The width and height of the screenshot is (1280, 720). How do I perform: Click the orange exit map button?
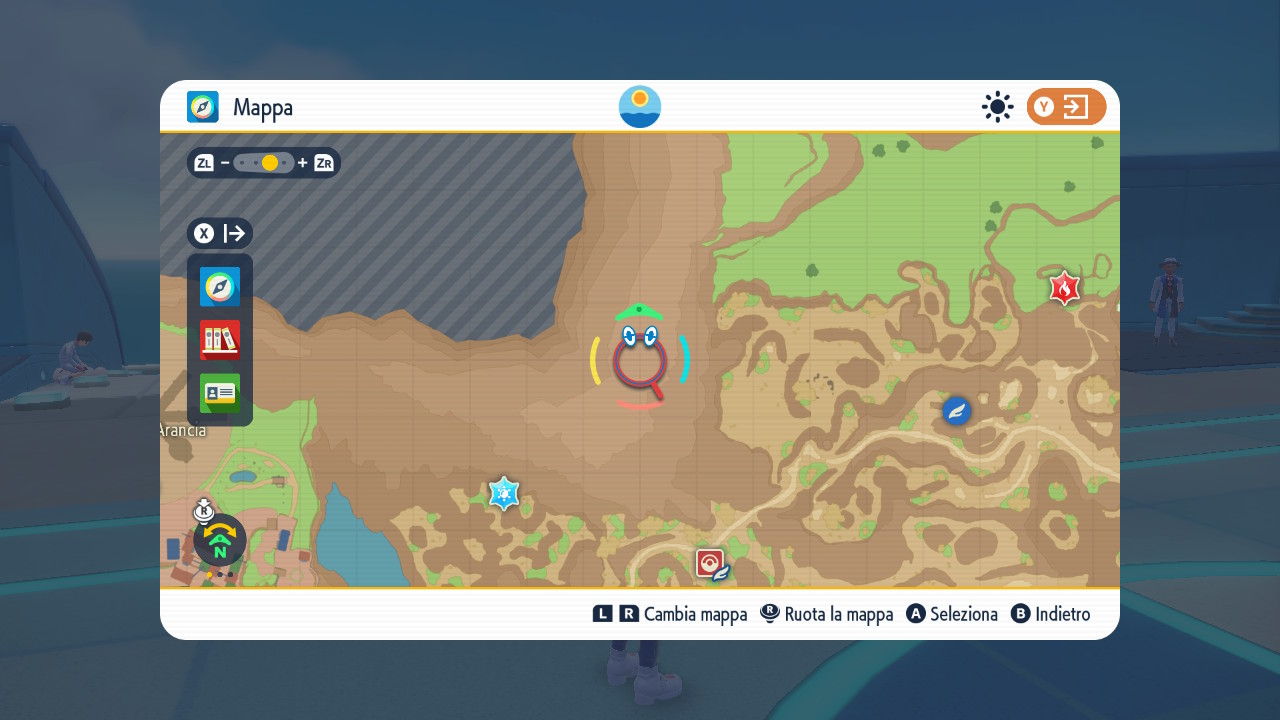[1066, 107]
